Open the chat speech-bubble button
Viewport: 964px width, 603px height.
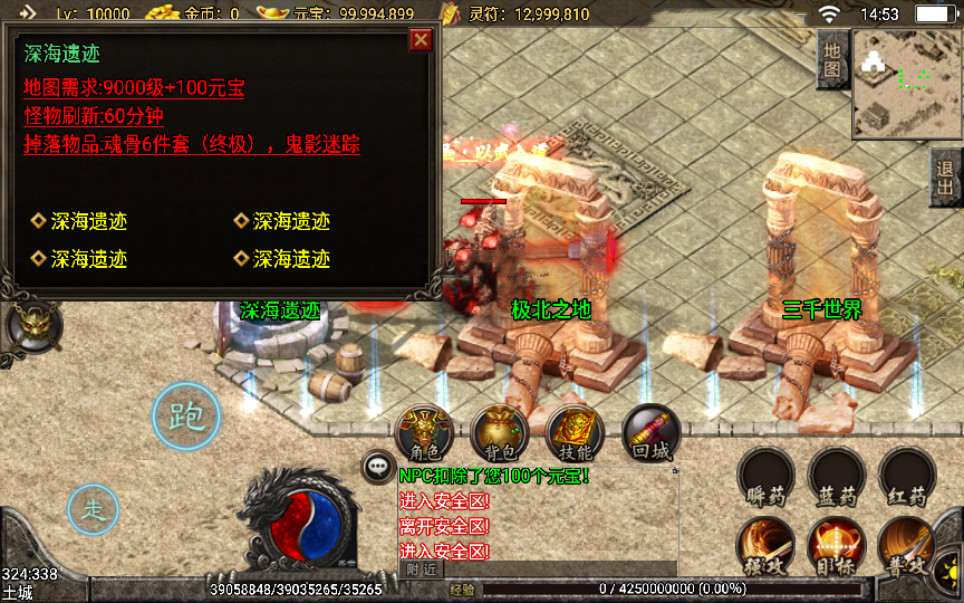pyautogui.click(x=379, y=465)
